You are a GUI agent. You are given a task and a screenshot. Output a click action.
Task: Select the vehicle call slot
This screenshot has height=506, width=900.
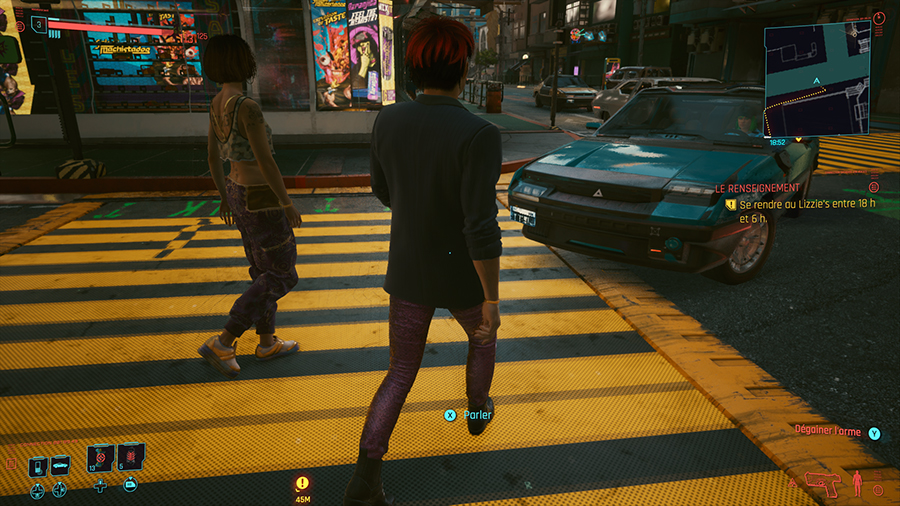coord(60,467)
